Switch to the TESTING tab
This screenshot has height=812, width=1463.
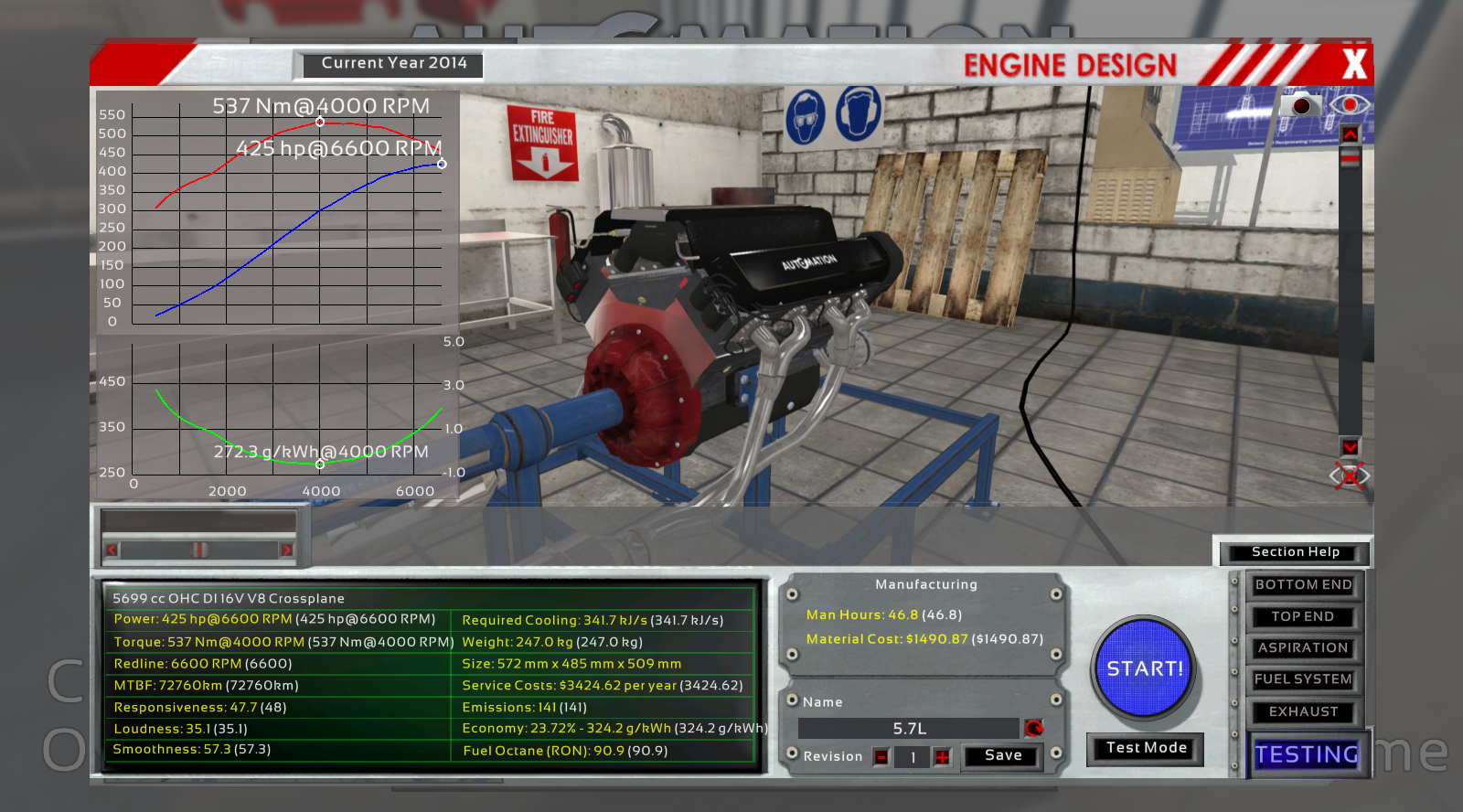click(x=1308, y=755)
